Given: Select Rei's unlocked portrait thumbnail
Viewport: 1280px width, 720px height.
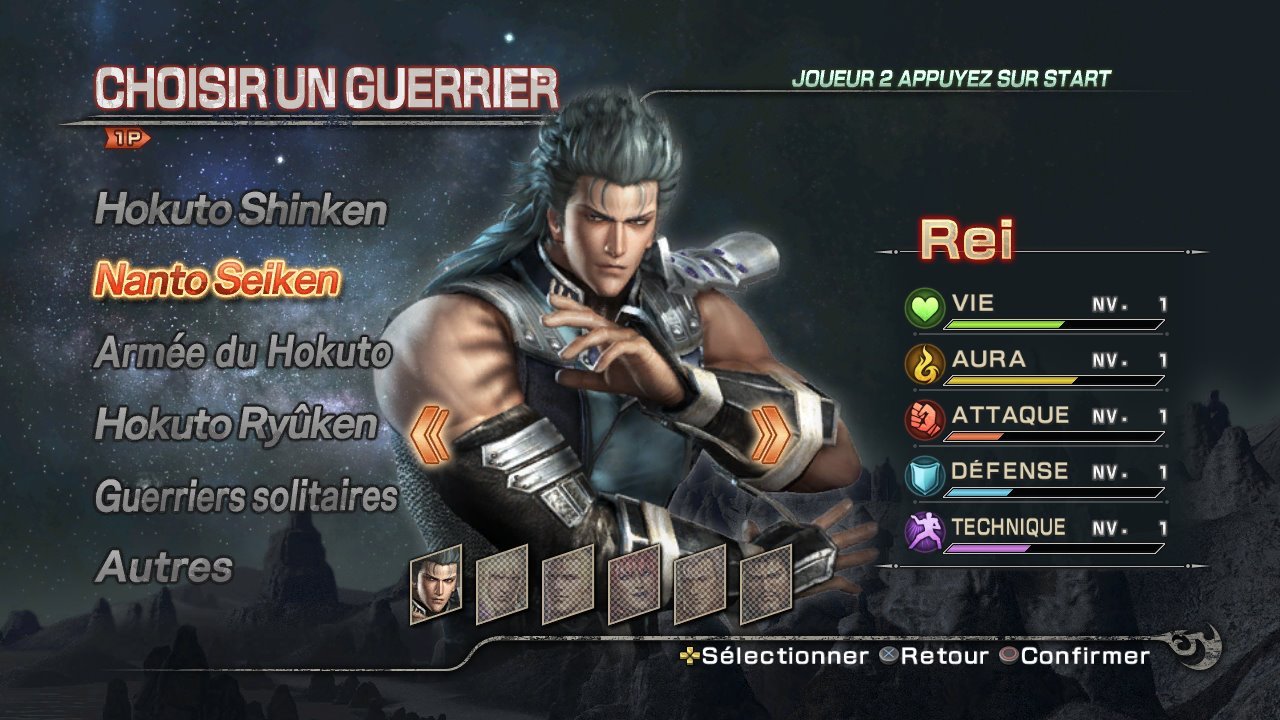Looking at the screenshot, I should [436, 584].
